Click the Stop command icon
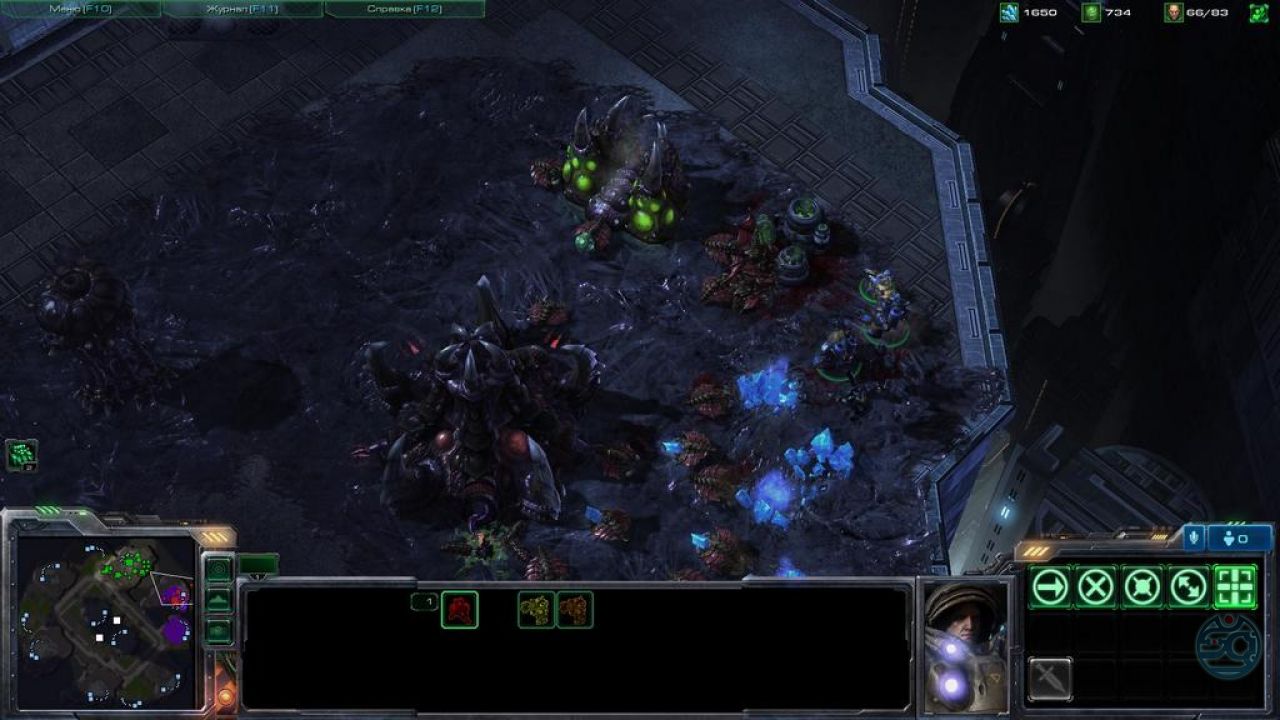This screenshot has height=720, width=1280. click(1098, 586)
